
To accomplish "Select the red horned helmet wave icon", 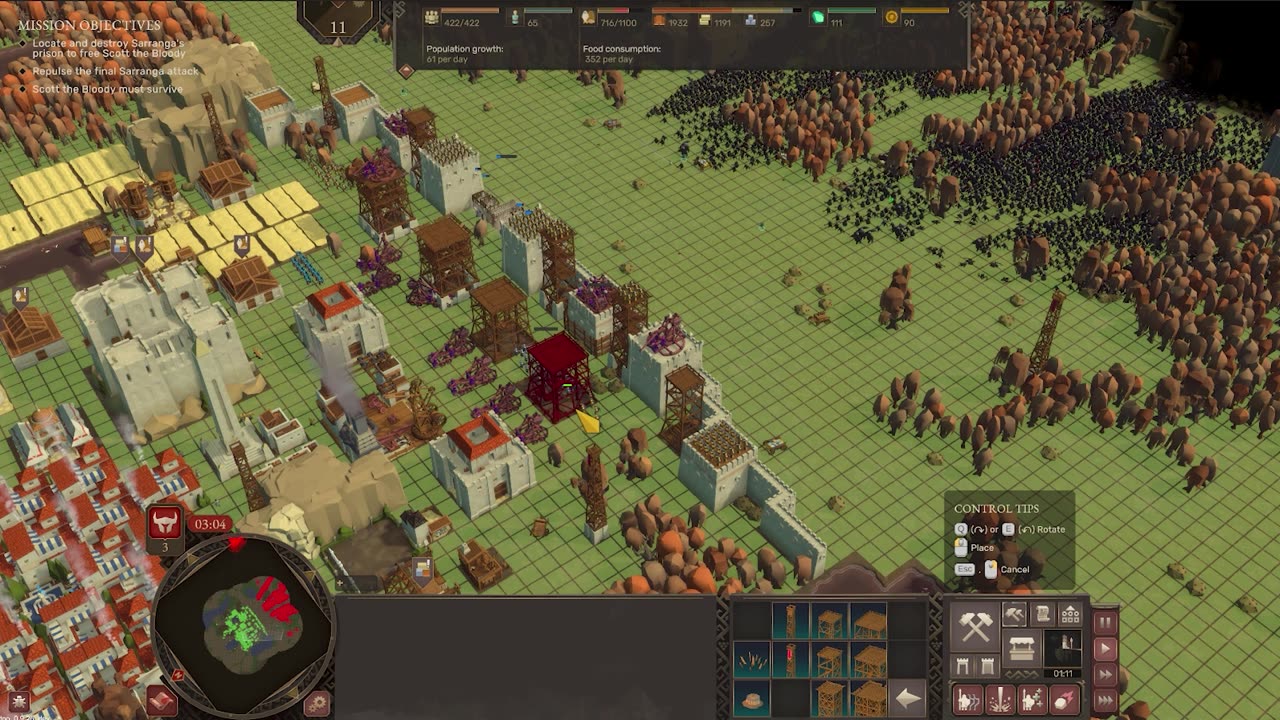I will coord(165,522).
